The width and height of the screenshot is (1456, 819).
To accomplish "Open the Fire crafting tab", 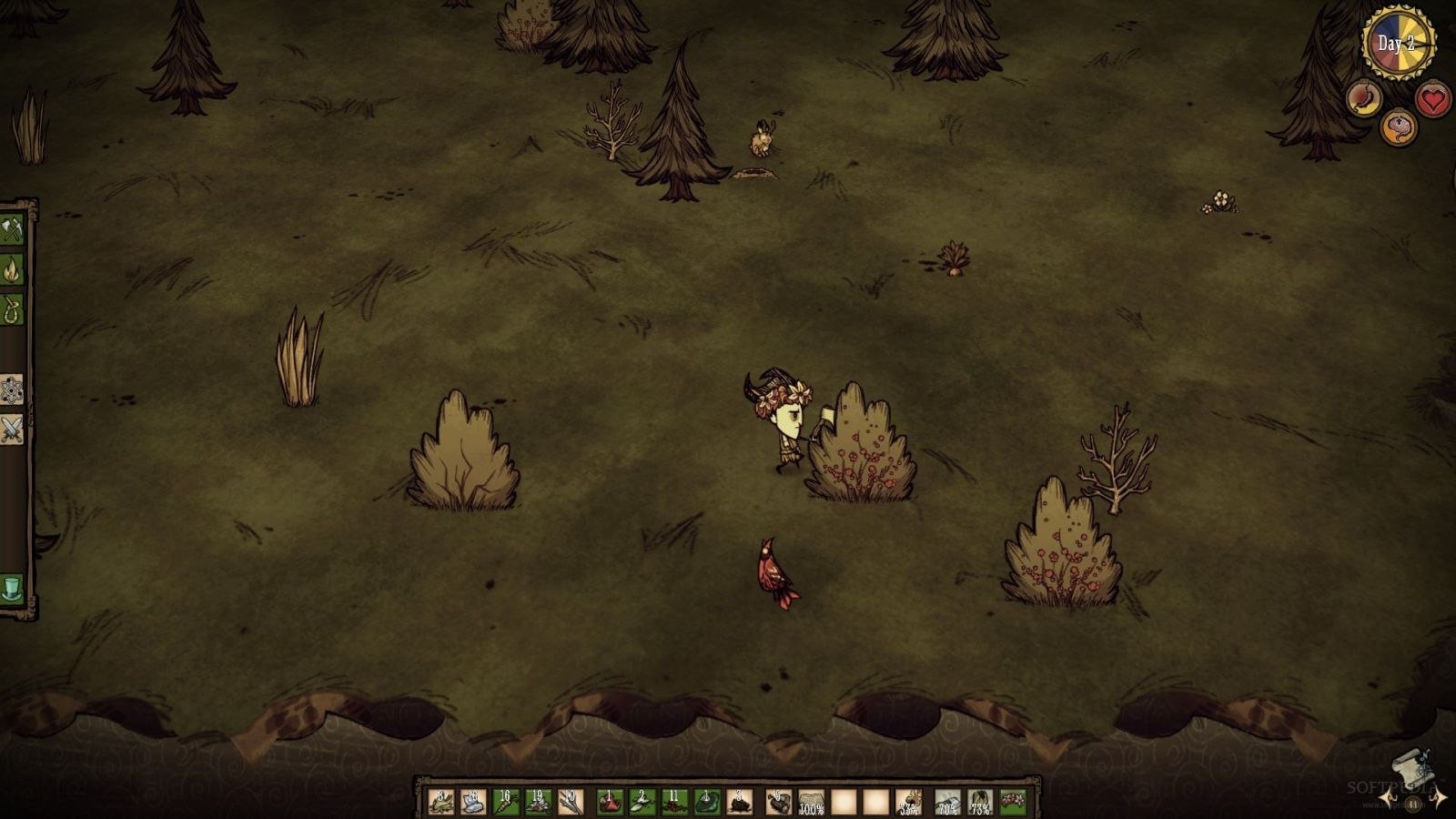I will (x=12, y=269).
